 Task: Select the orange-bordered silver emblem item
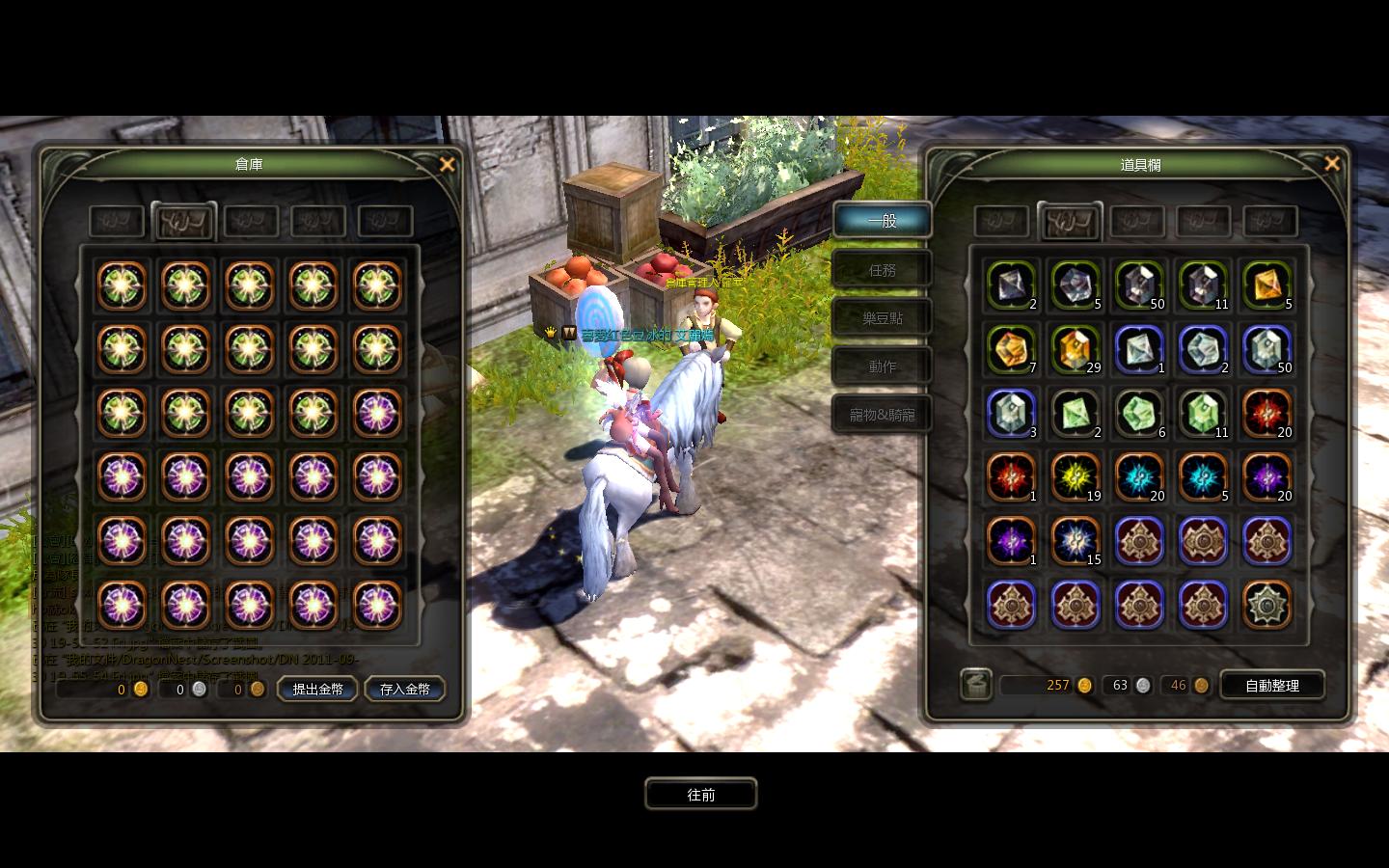(1266, 605)
